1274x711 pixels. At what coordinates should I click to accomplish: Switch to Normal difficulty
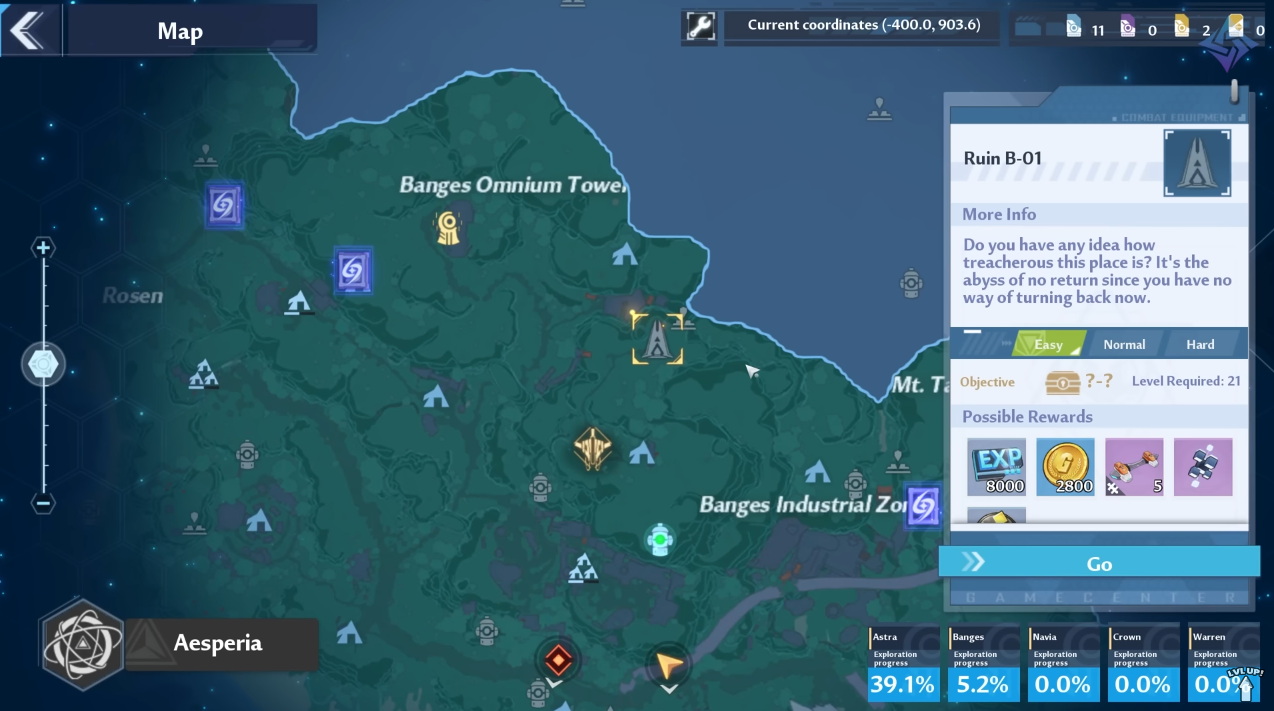coord(1124,344)
